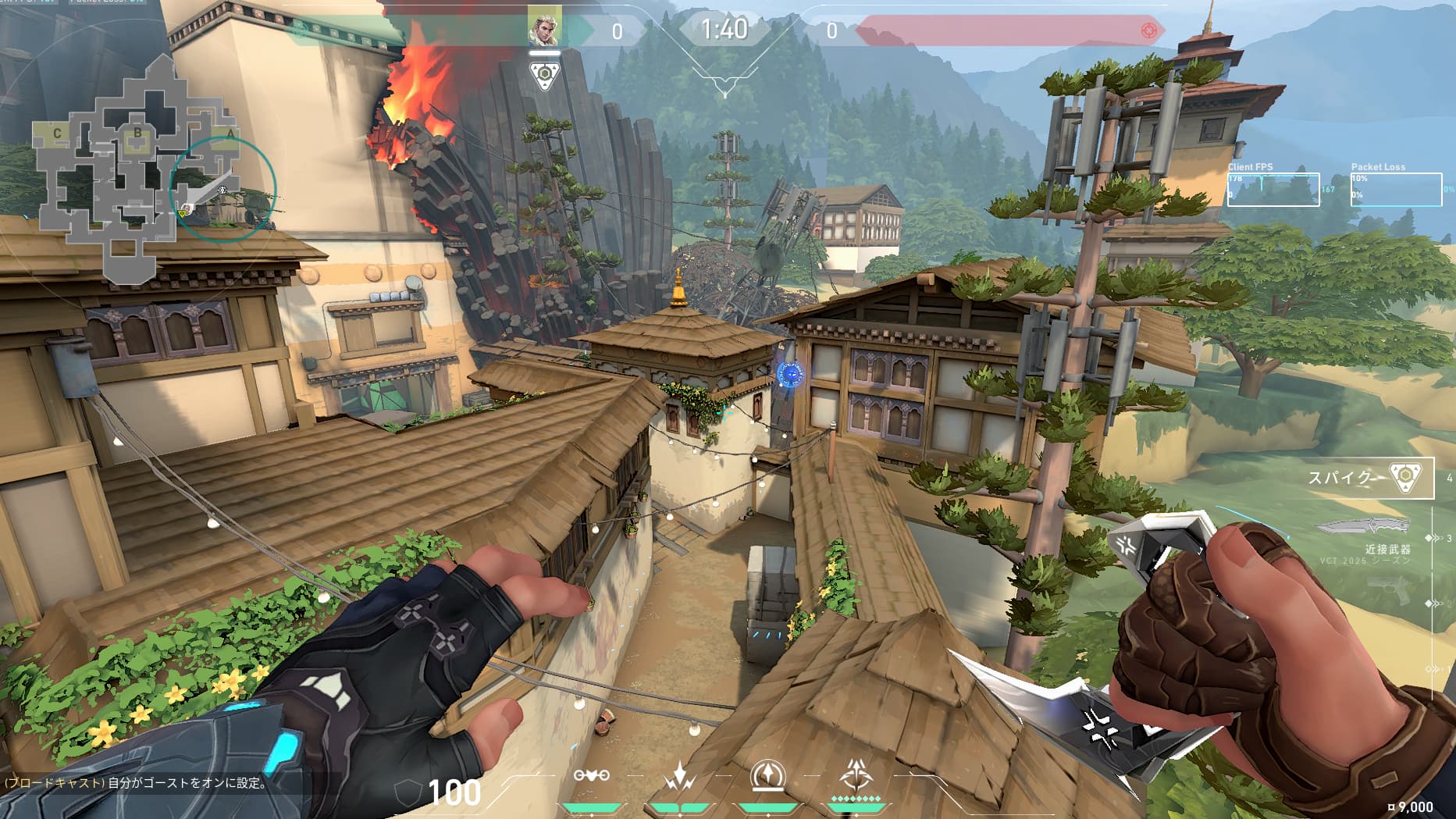Screen dimensions: 1456x819
Task: Select the agent portrait in the top bar
Action: 543,28
